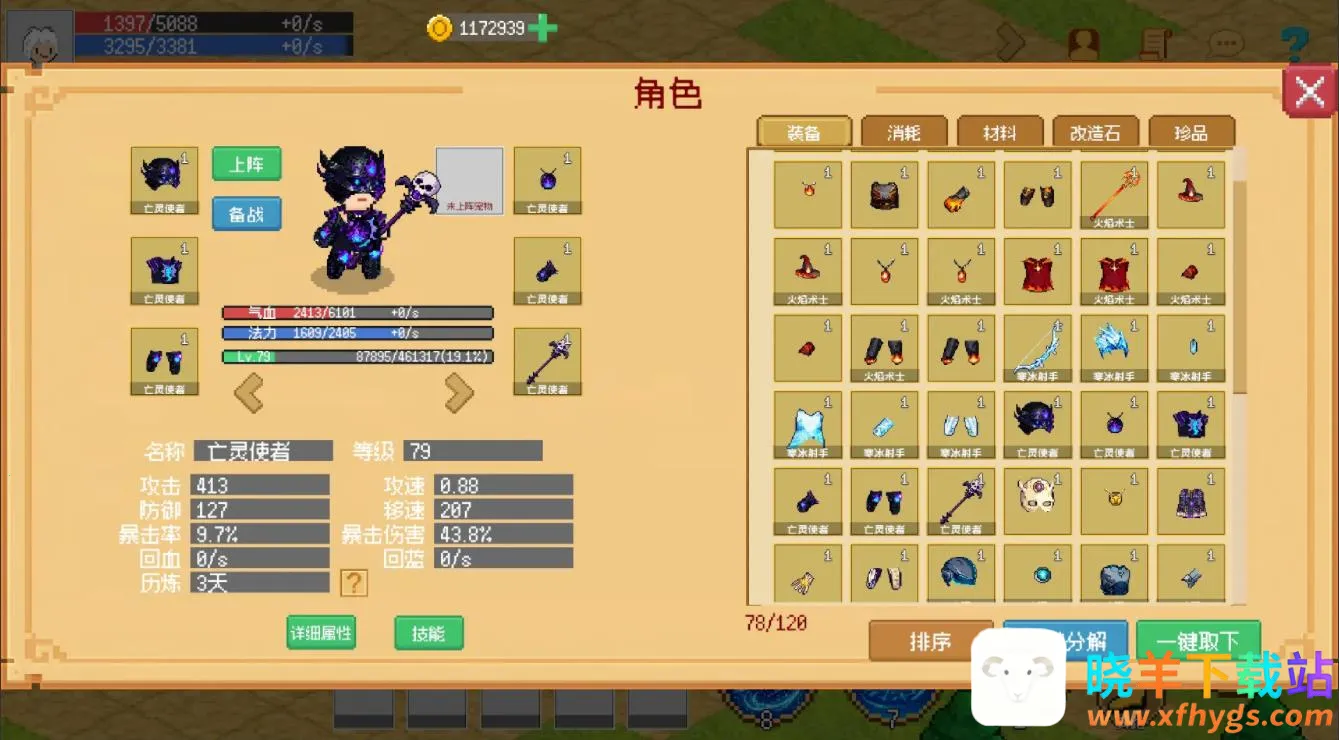Sort inventory with the 排序 button
Screen dimensions: 1339x740
pos(929,641)
